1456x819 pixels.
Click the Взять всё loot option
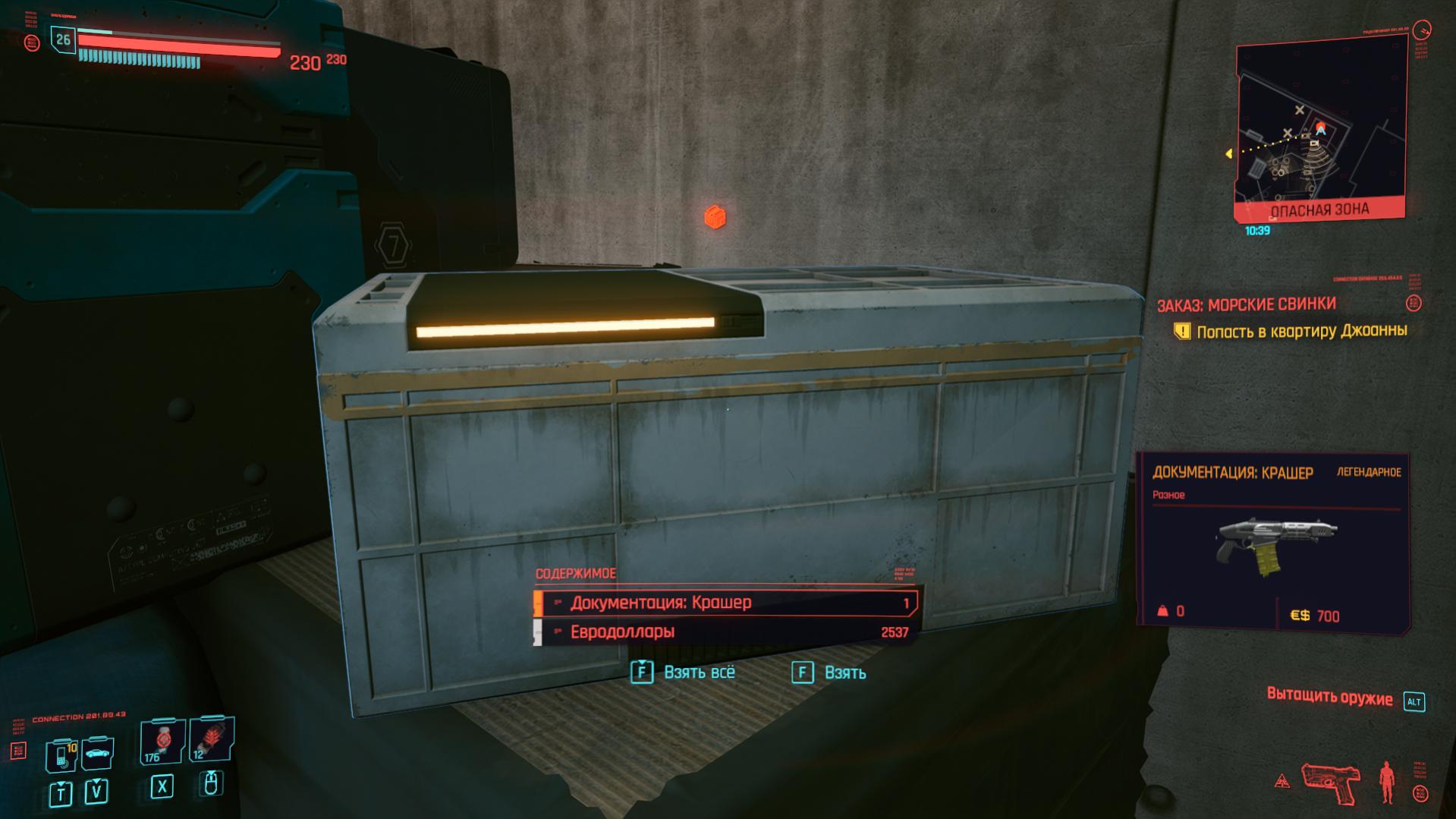pos(684,673)
